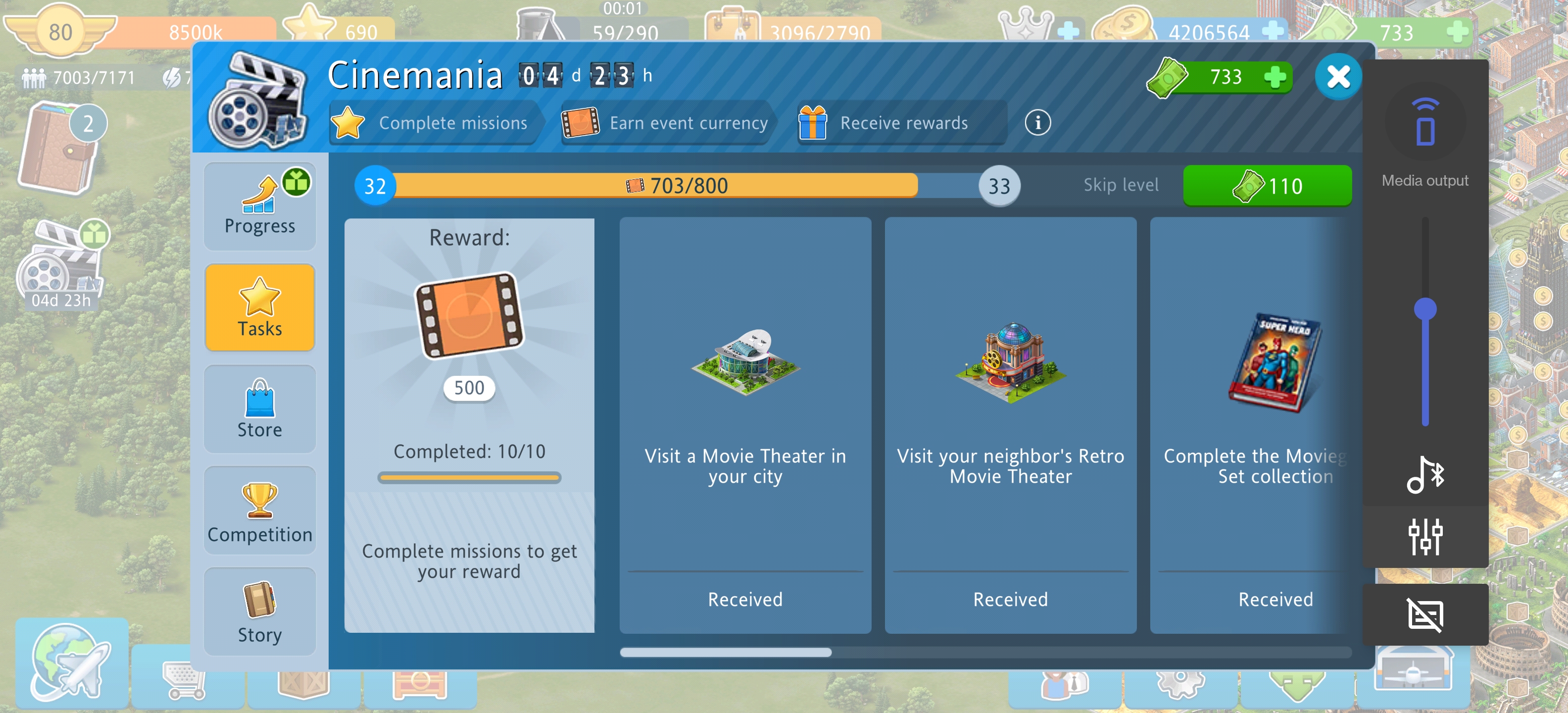This screenshot has height=713, width=1568.
Task: Select the neighbor's Retro Movie Theater task
Action: (x=1010, y=424)
